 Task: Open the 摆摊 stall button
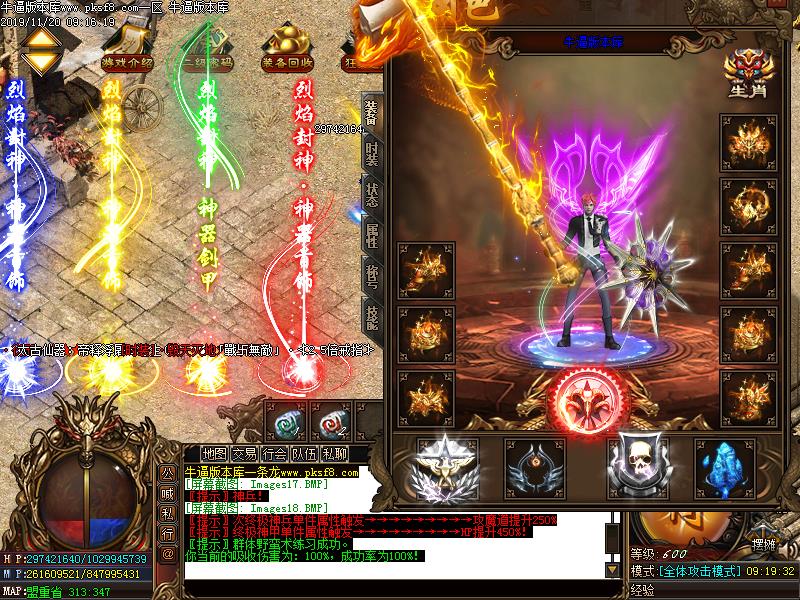pos(763,544)
